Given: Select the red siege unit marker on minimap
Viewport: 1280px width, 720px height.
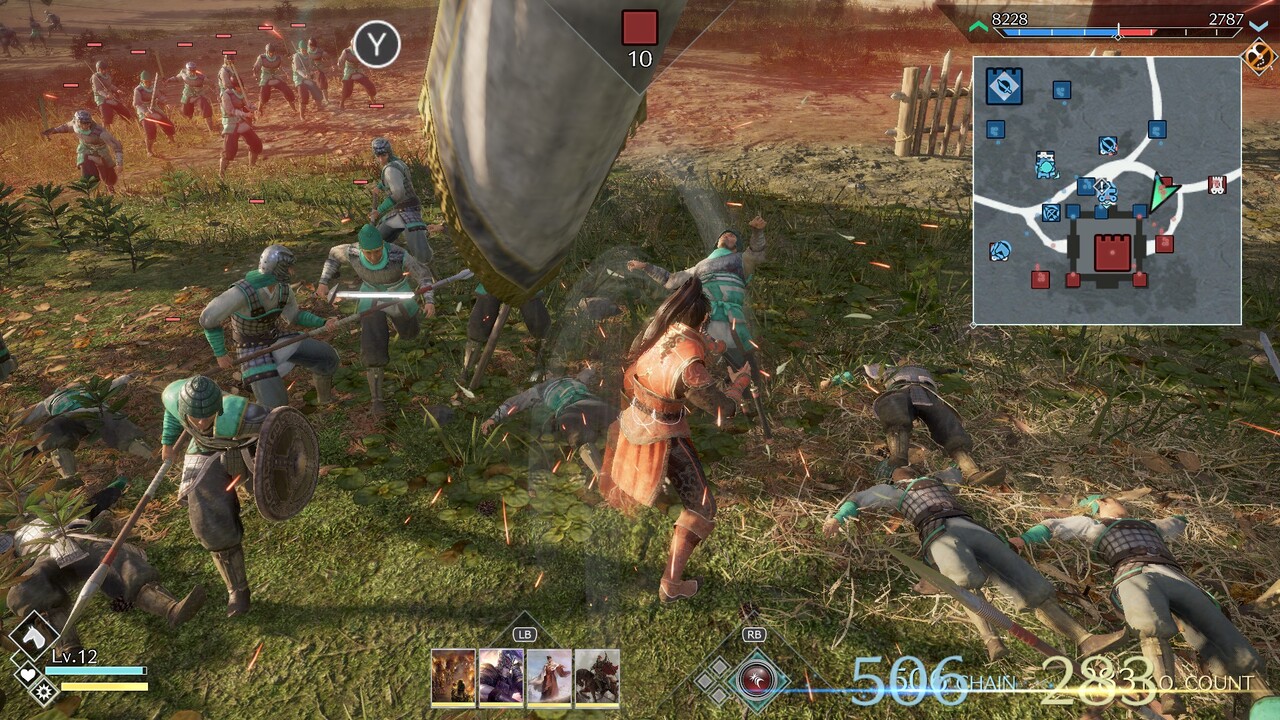Looking at the screenshot, I should click(x=1217, y=185).
